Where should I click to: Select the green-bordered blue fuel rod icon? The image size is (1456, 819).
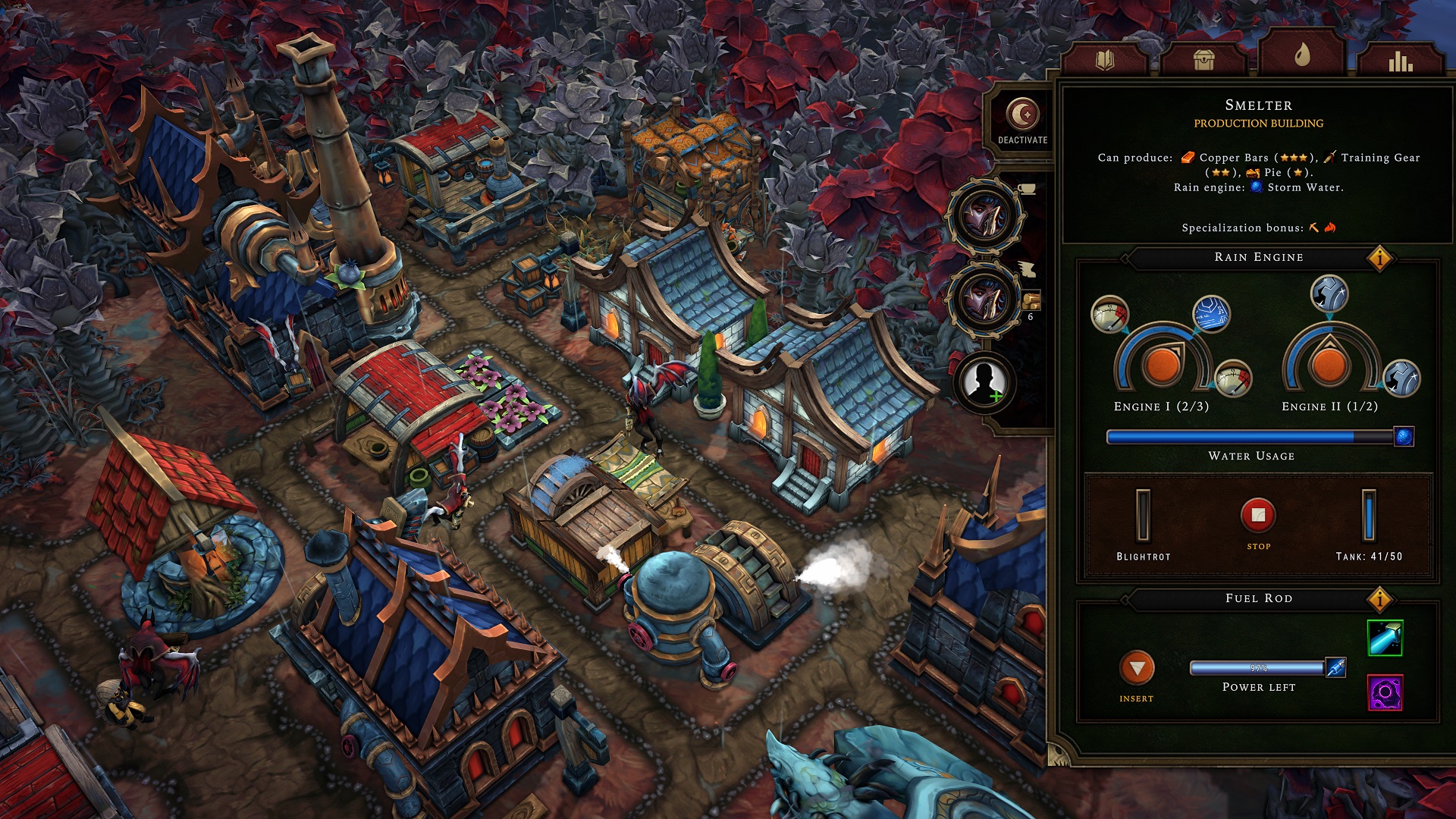point(1385,638)
